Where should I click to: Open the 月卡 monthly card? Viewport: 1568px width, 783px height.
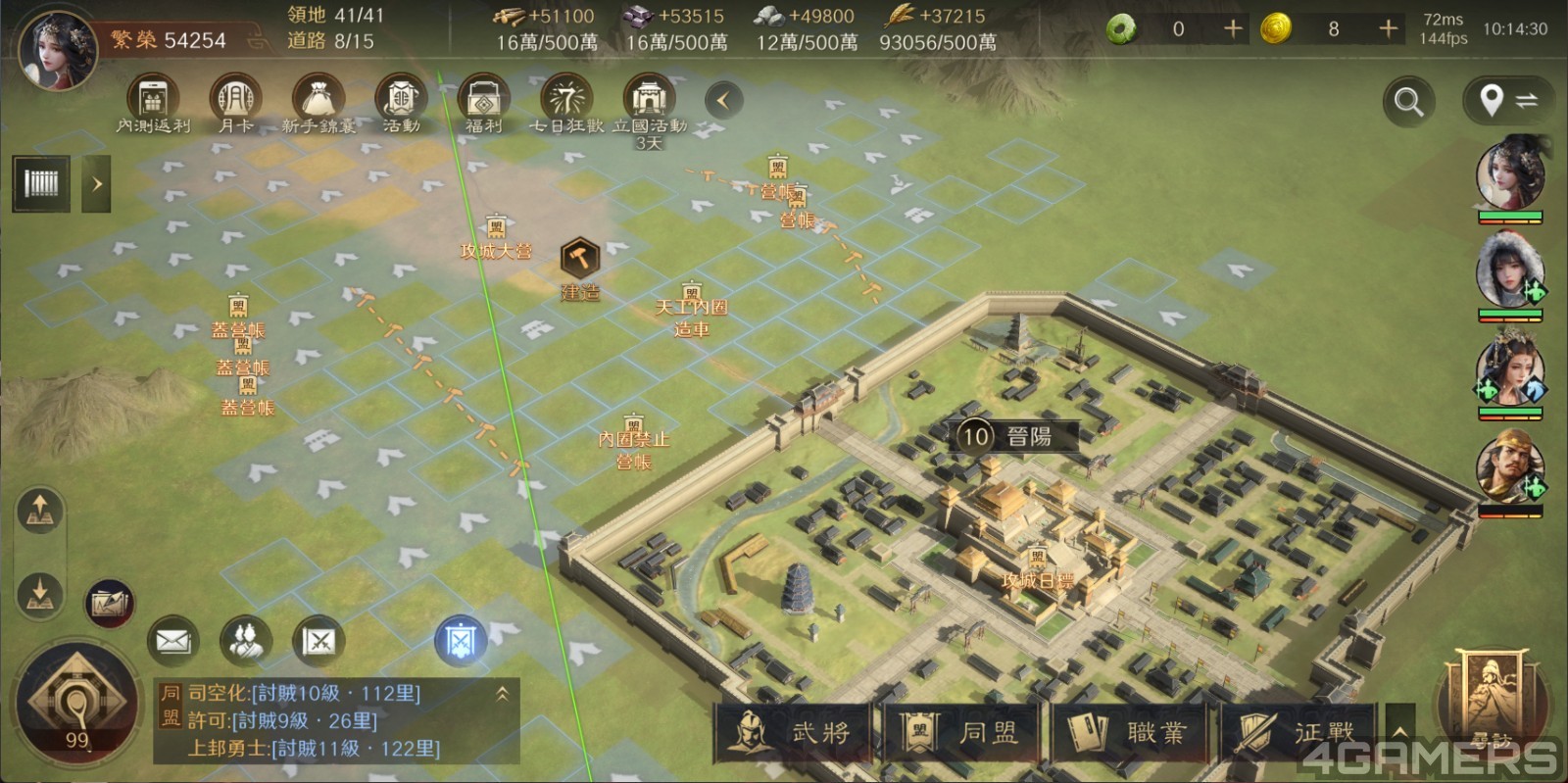[x=235, y=103]
